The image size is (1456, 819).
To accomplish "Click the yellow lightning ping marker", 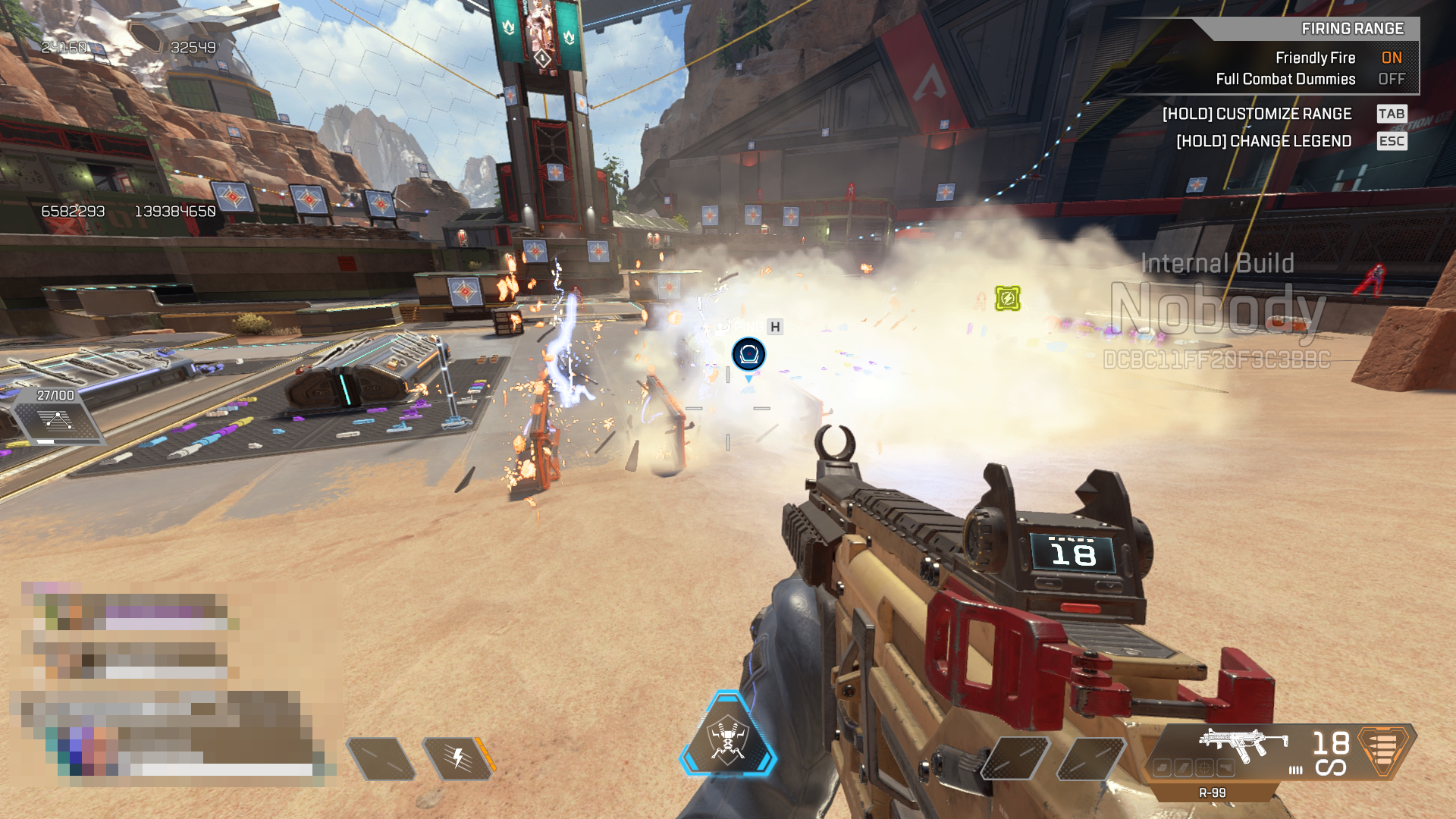I will coord(1007,298).
